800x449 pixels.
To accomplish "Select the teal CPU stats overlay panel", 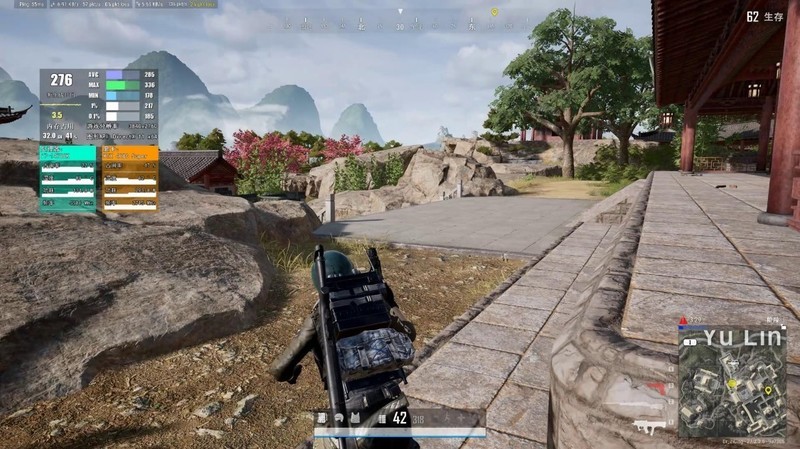I will pyautogui.click(x=68, y=179).
